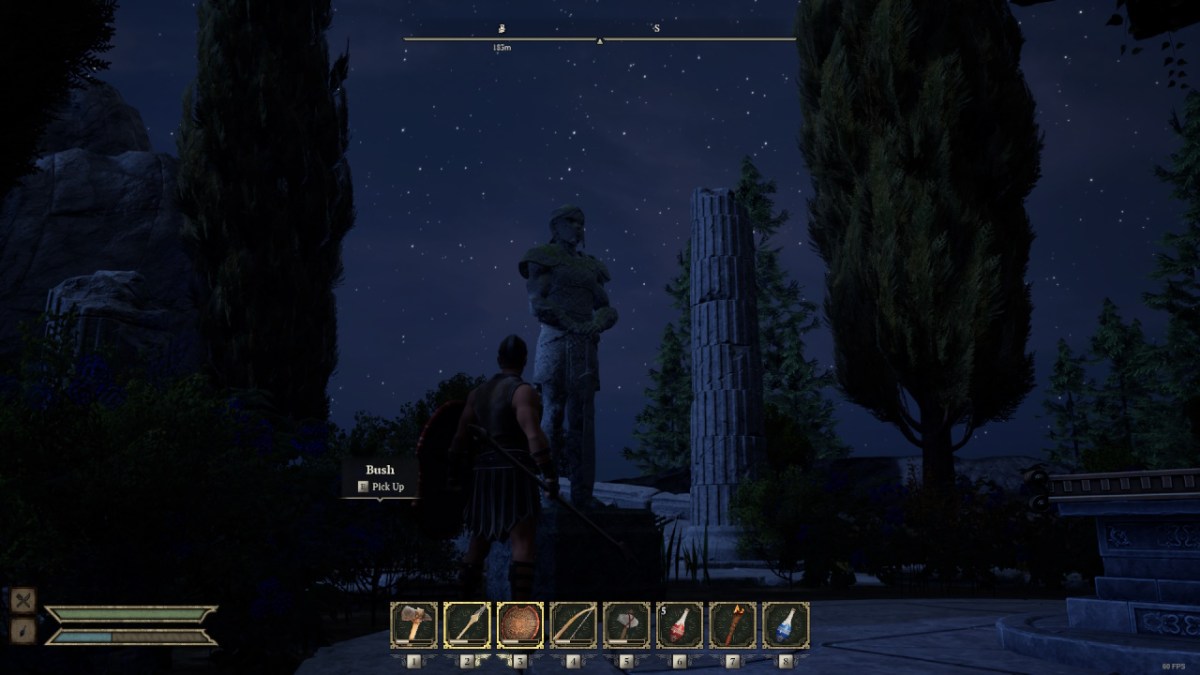Choose the blue potion slot

coord(785,625)
